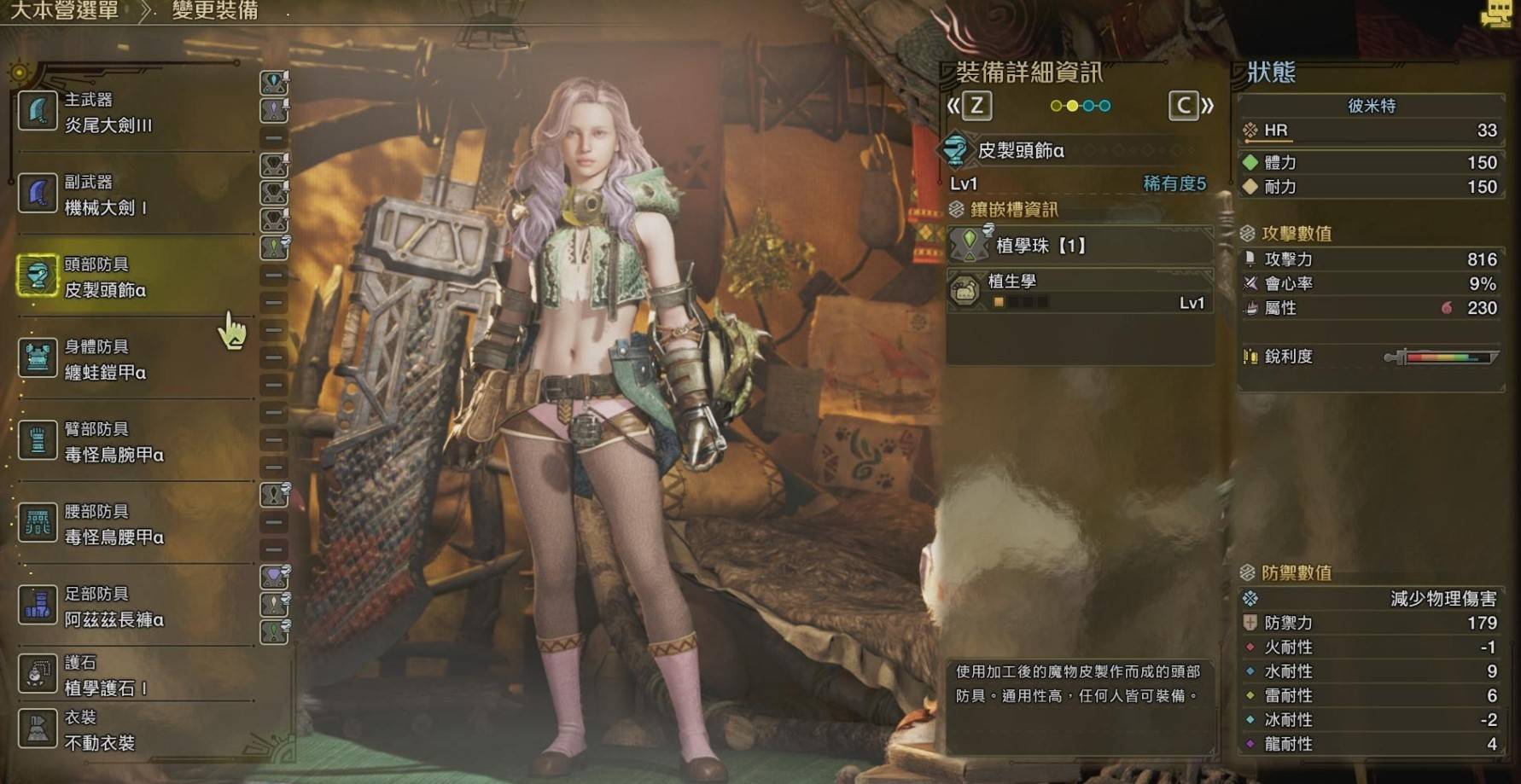Screen dimensions: 1521x784
Task: Go to next equipment detail page arrow
Action: tap(1192, 106)
